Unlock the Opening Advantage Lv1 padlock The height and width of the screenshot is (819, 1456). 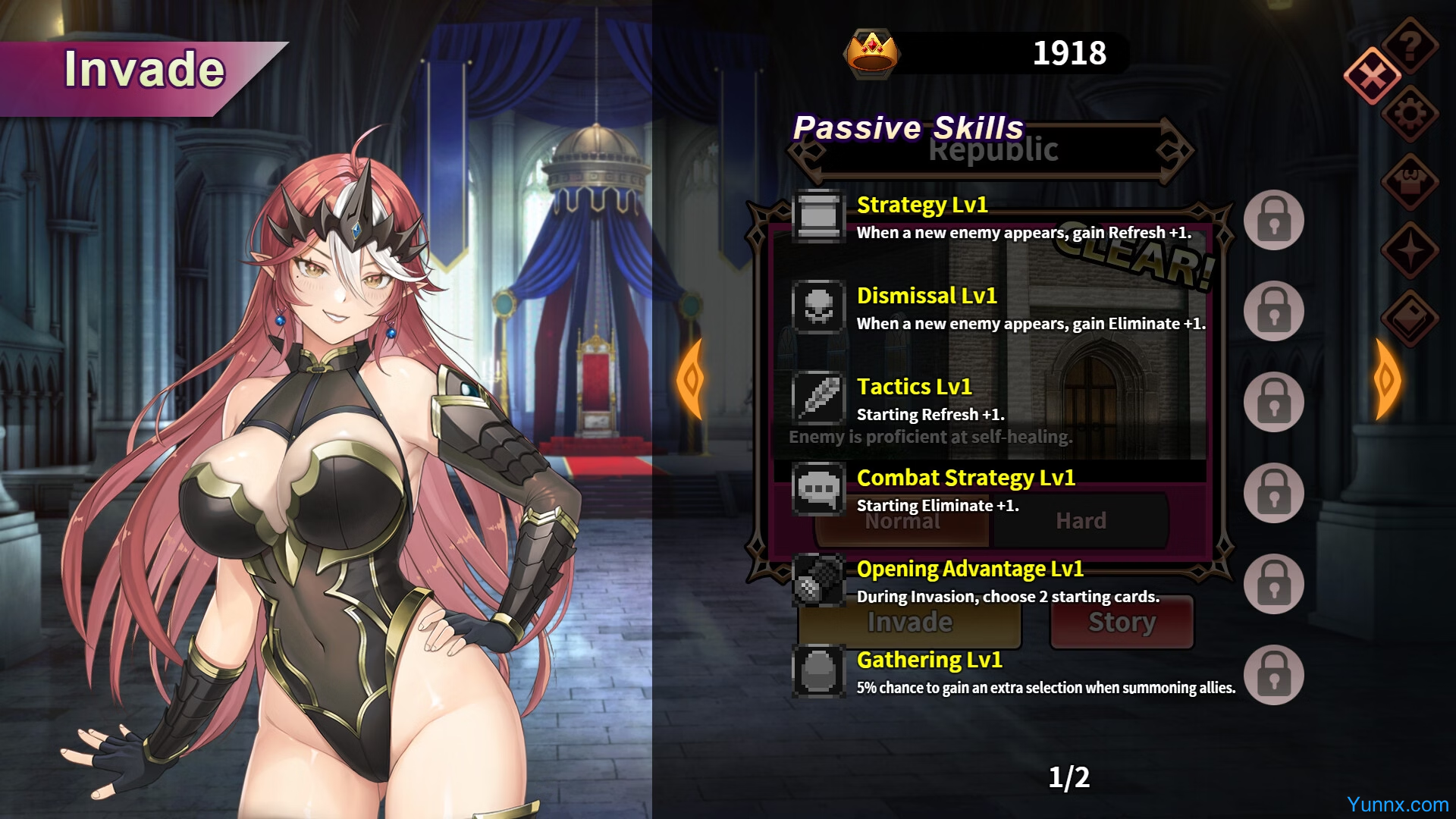point(1273,584)
